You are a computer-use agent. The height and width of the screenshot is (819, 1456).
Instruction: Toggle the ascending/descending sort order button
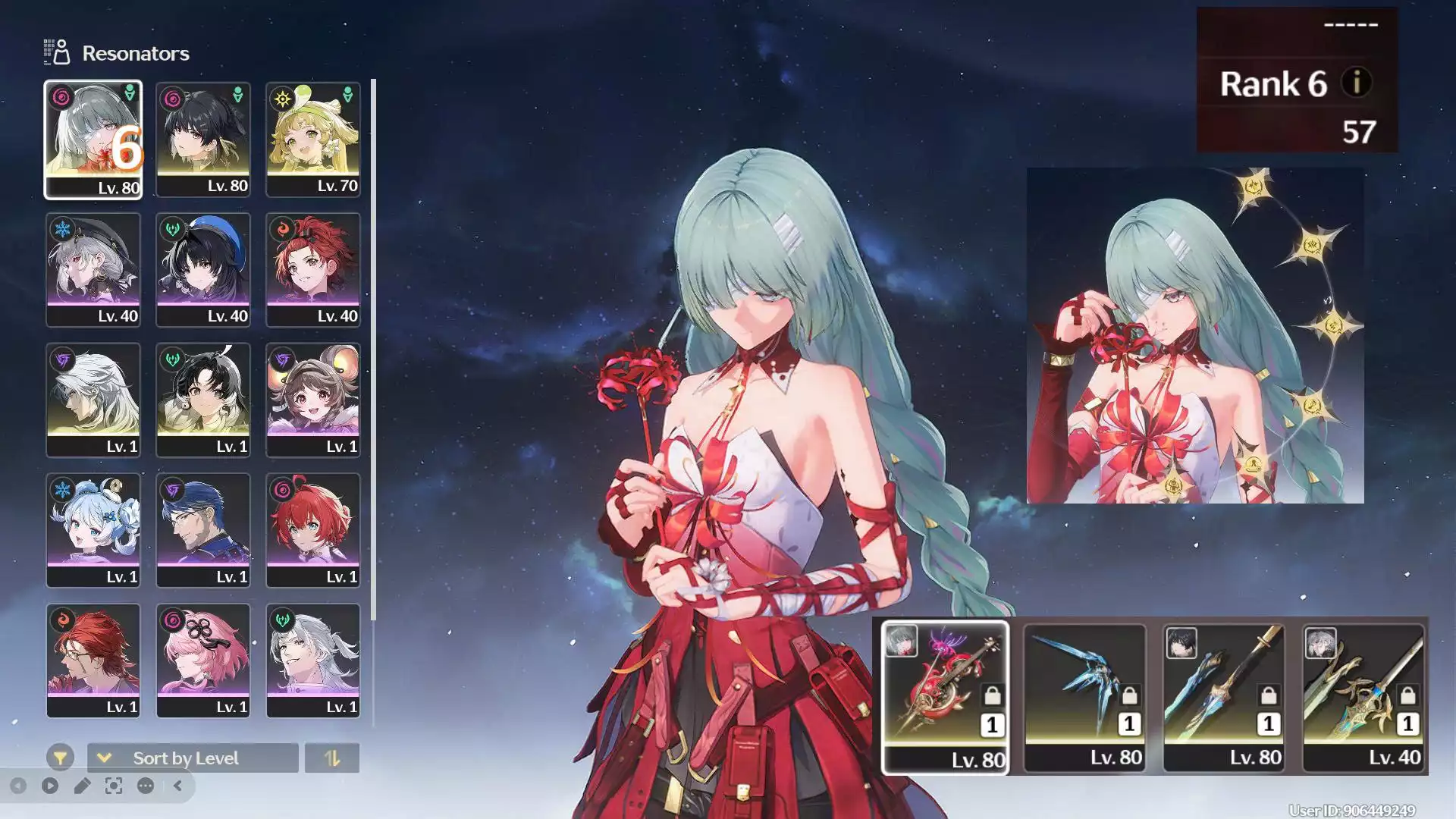pos(332,758)
